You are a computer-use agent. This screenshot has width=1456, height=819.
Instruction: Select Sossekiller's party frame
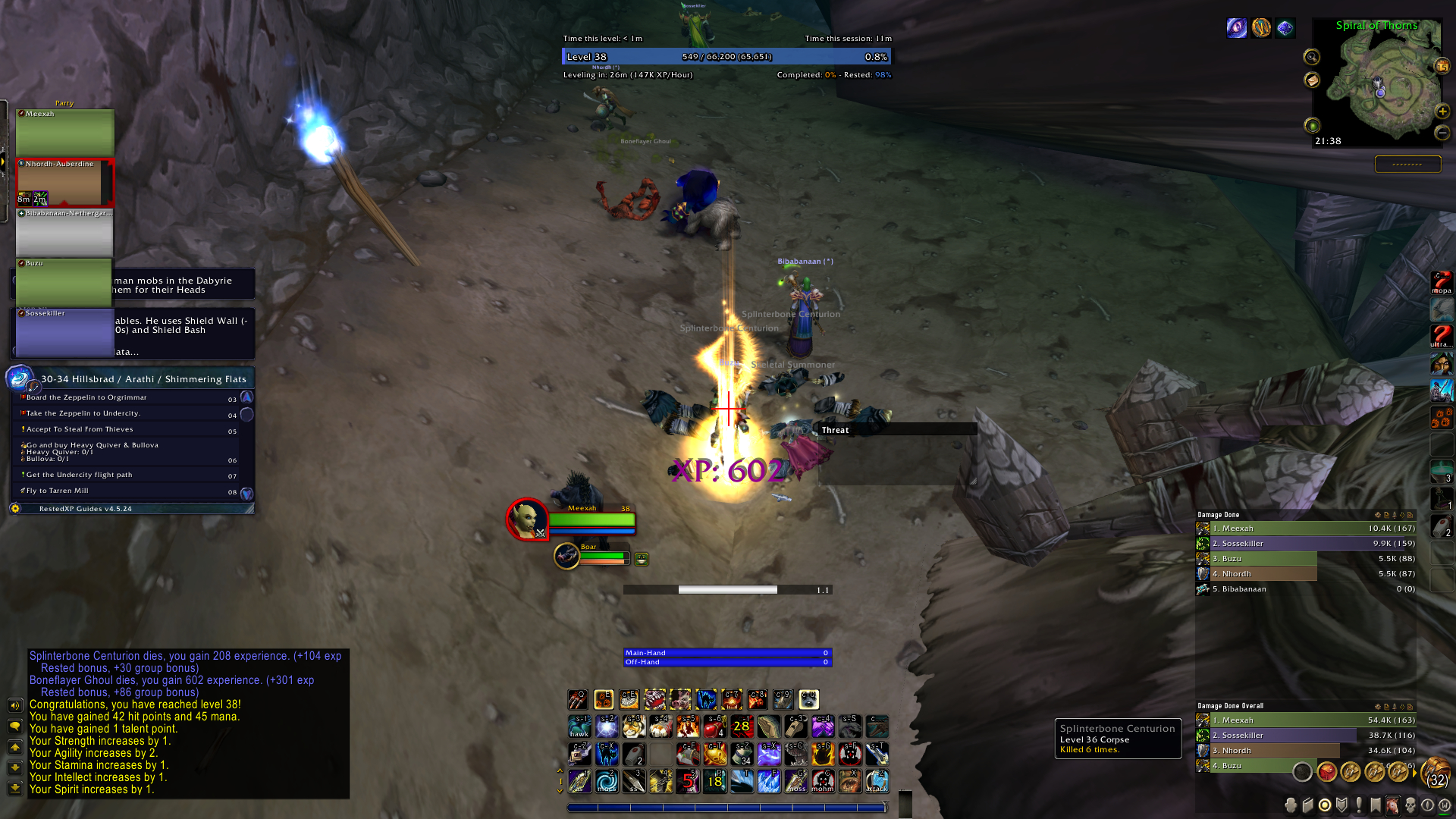[x=64, y=332]
